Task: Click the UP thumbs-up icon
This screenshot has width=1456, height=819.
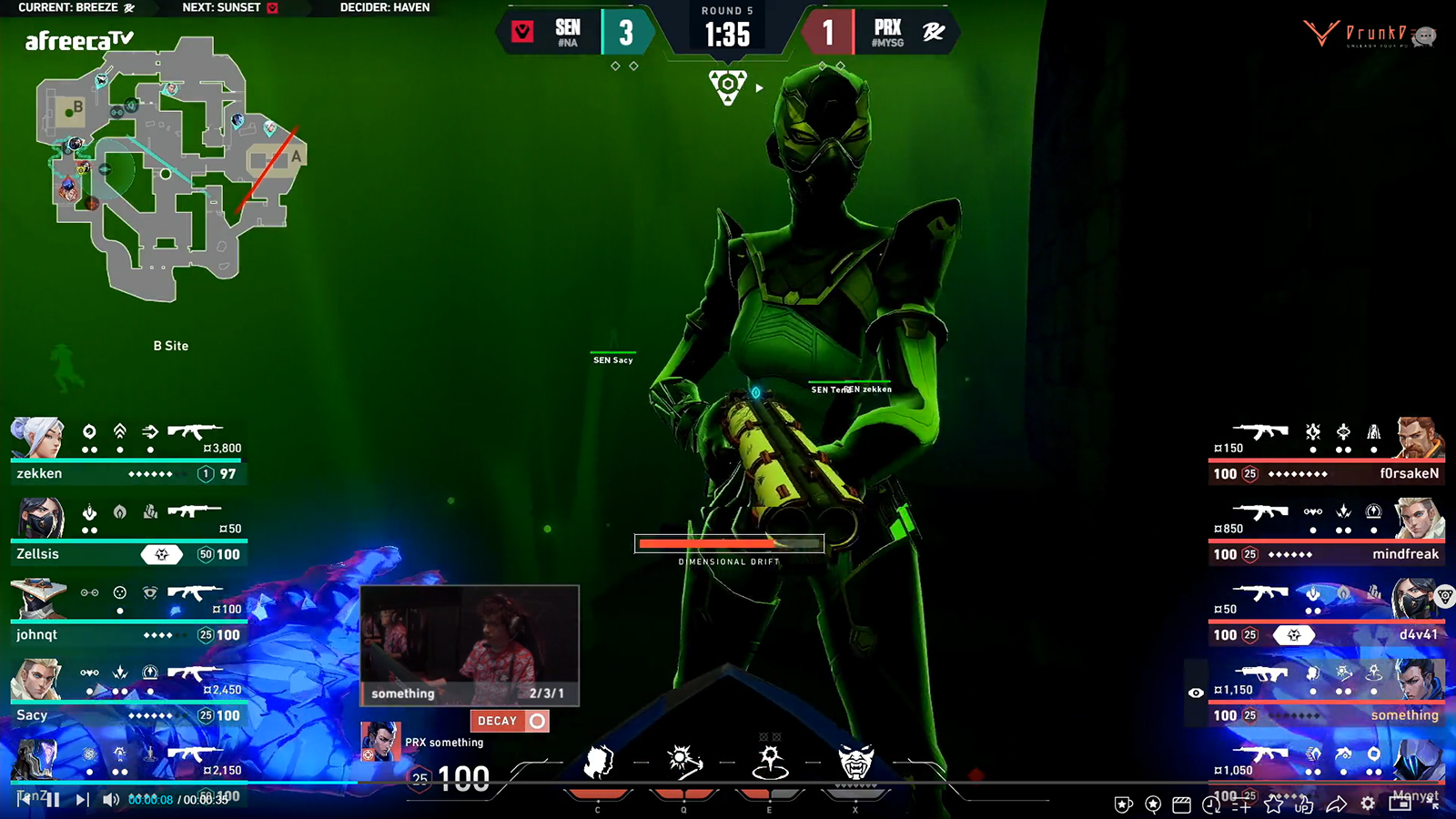Action: [x=1303, y=806]
